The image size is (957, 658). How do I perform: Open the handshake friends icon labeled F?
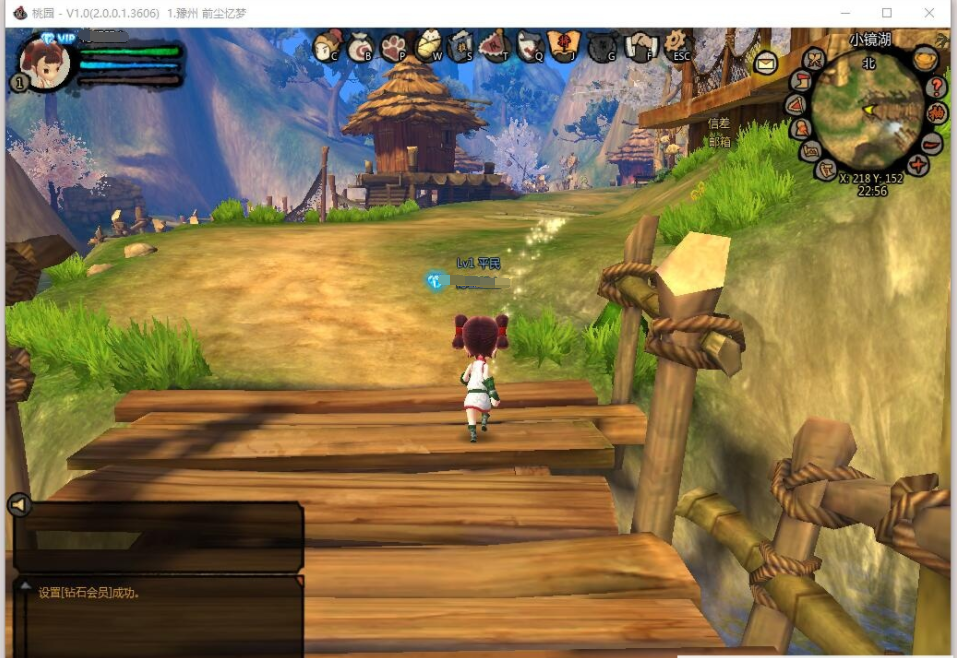point(638,46)
